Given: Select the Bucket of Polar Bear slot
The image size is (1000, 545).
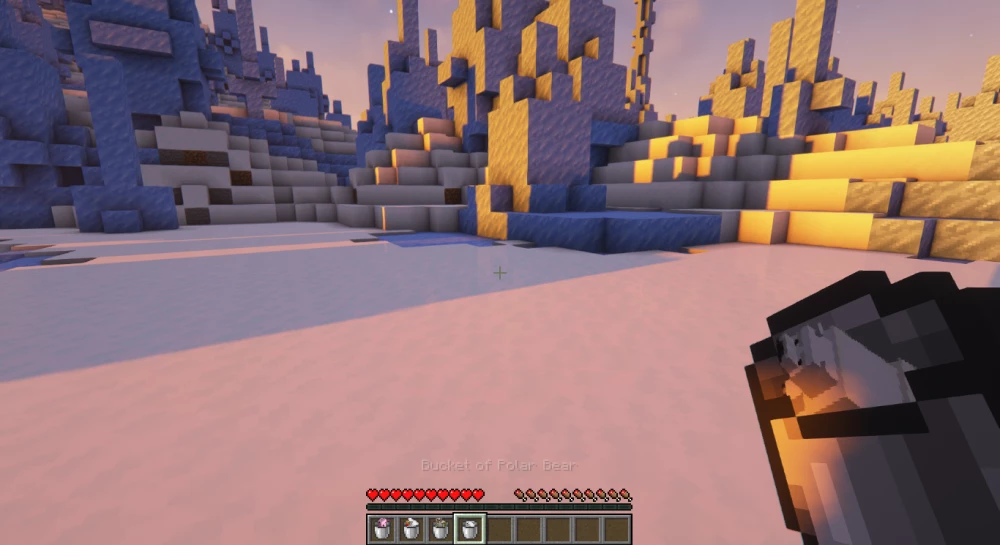Looking at the screenshot, I should [x=468, y=529].
